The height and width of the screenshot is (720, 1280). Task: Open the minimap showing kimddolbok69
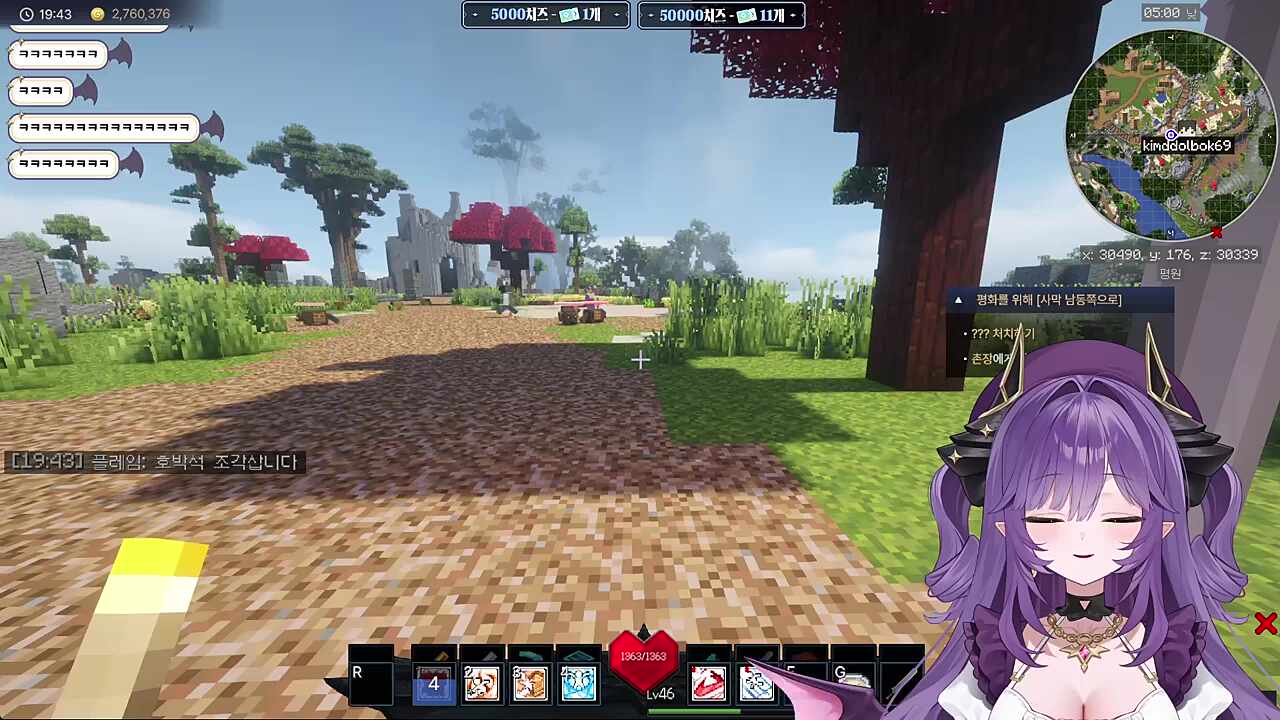1170,135
